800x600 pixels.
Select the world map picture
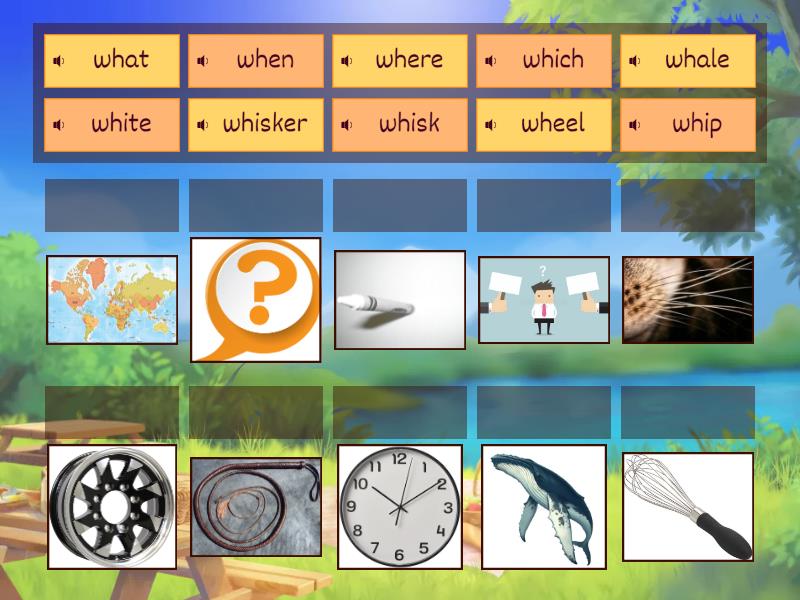pos(112,299)
